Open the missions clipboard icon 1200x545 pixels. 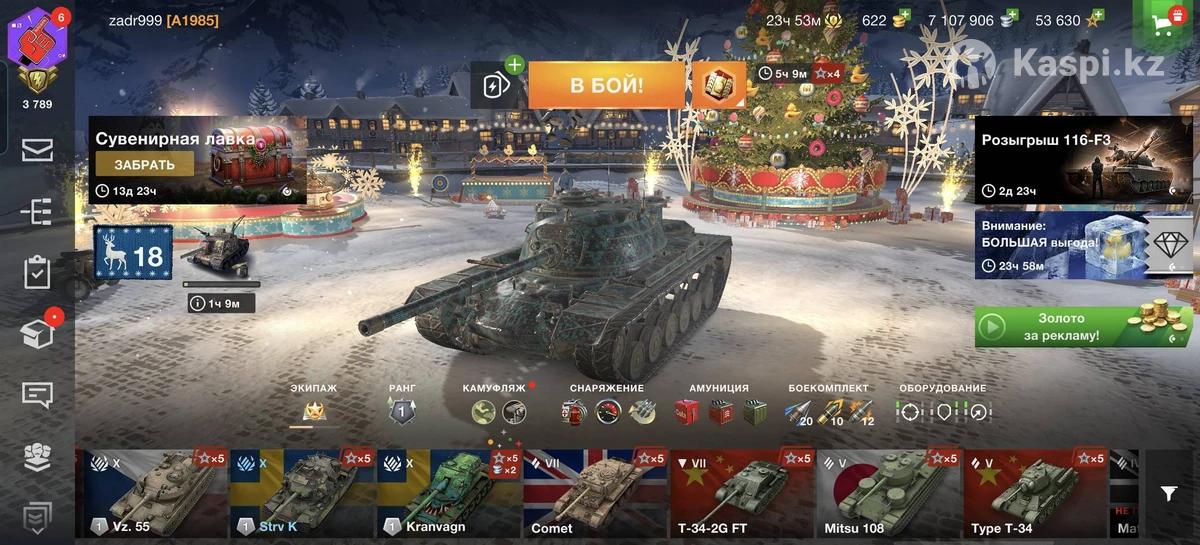coord(37,273)
